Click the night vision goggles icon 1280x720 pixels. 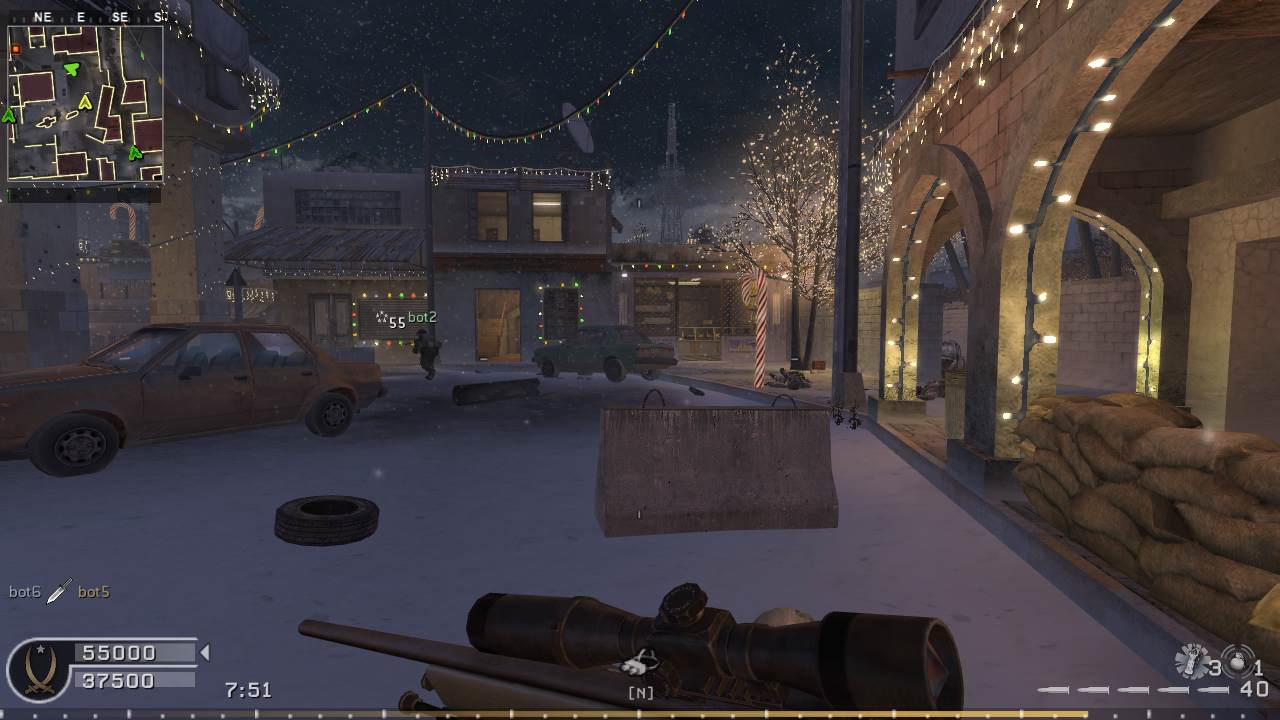(x=640, y=663)
